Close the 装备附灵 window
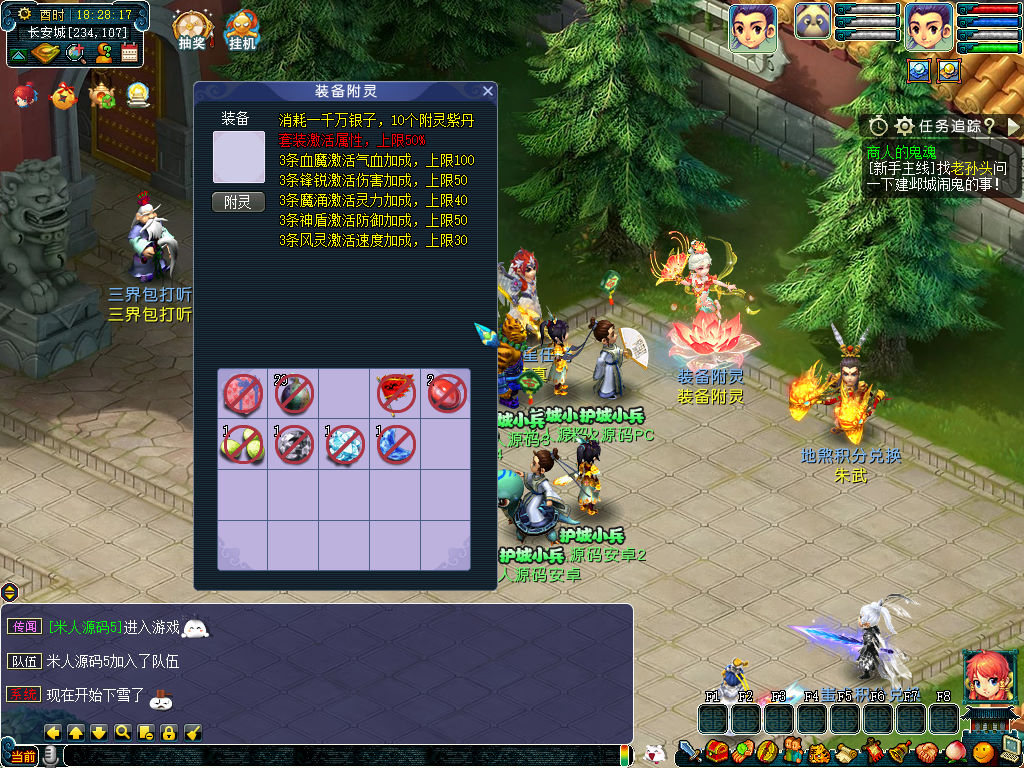1024x768 pixels. (x=487, y=91)
